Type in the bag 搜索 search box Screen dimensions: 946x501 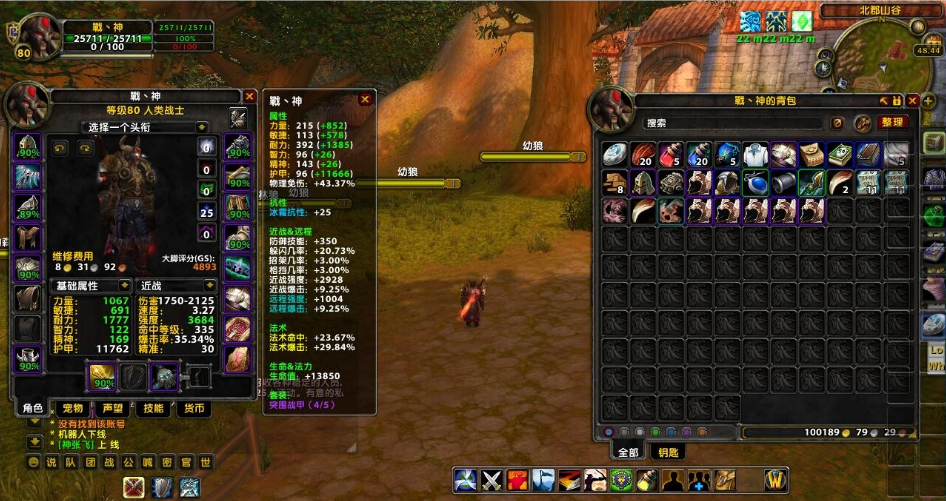(735, 123)
